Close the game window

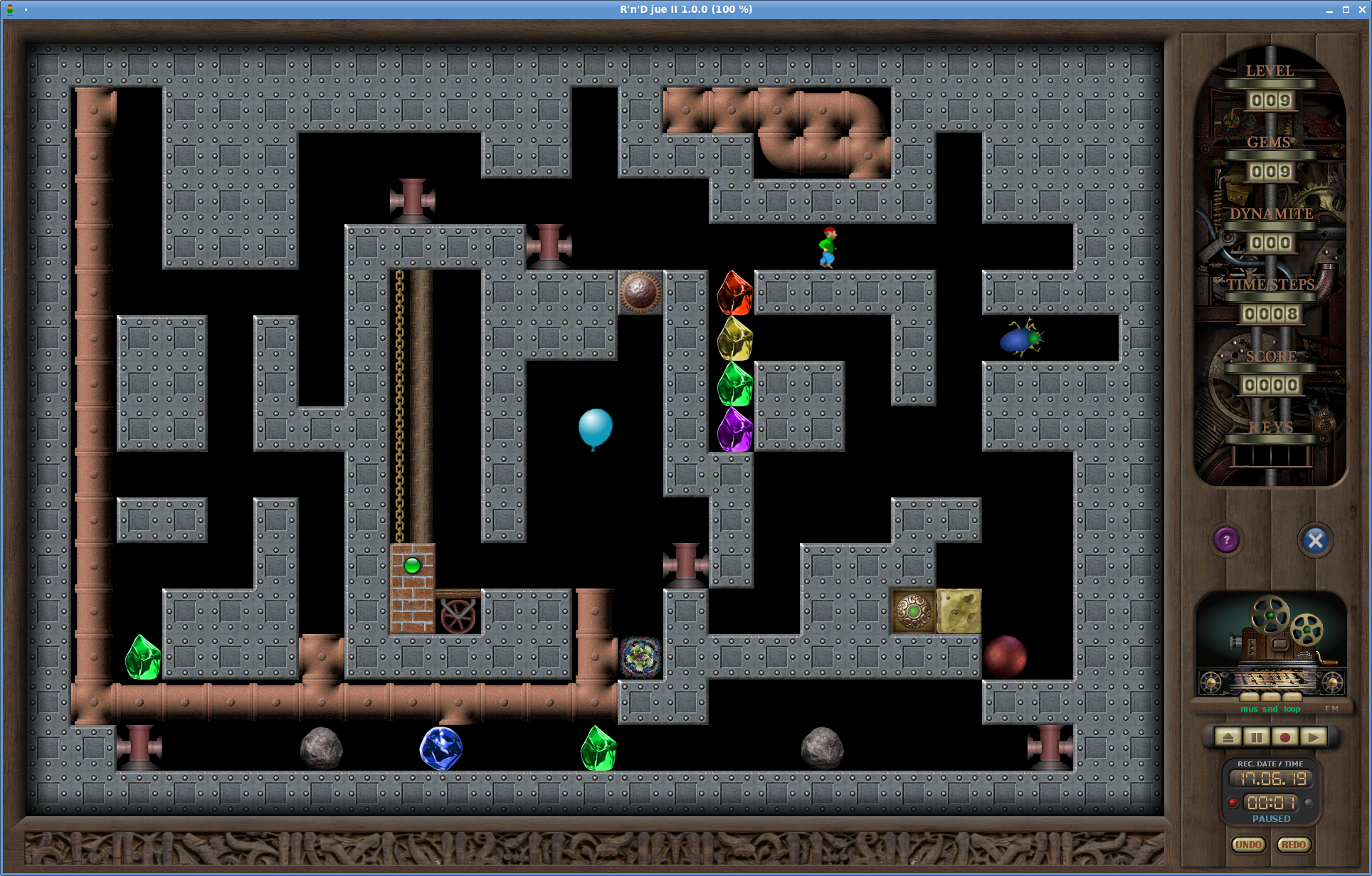coord(1362,9)
